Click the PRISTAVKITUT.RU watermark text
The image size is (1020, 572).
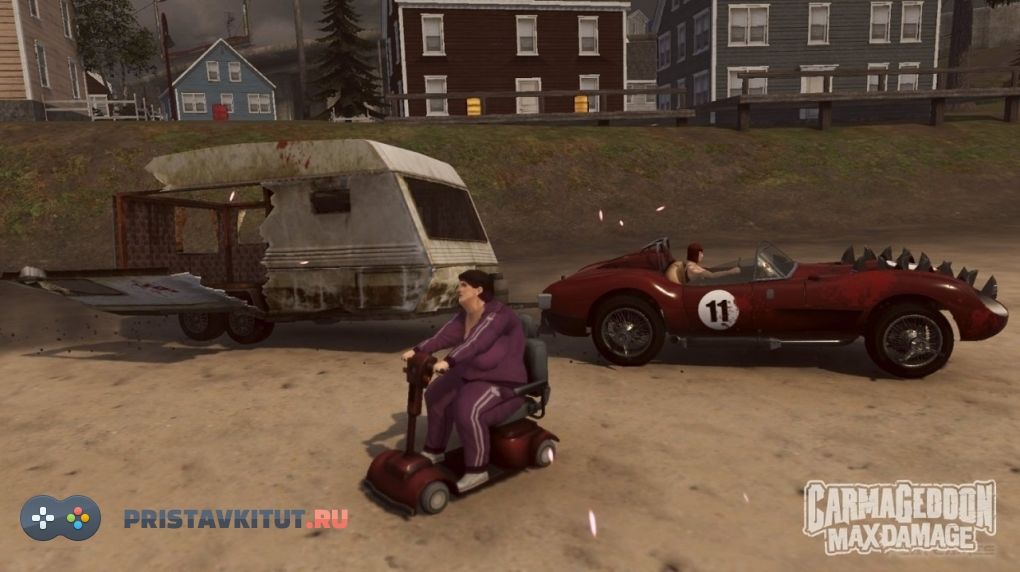pyautogui.click(x=236, y=519)
